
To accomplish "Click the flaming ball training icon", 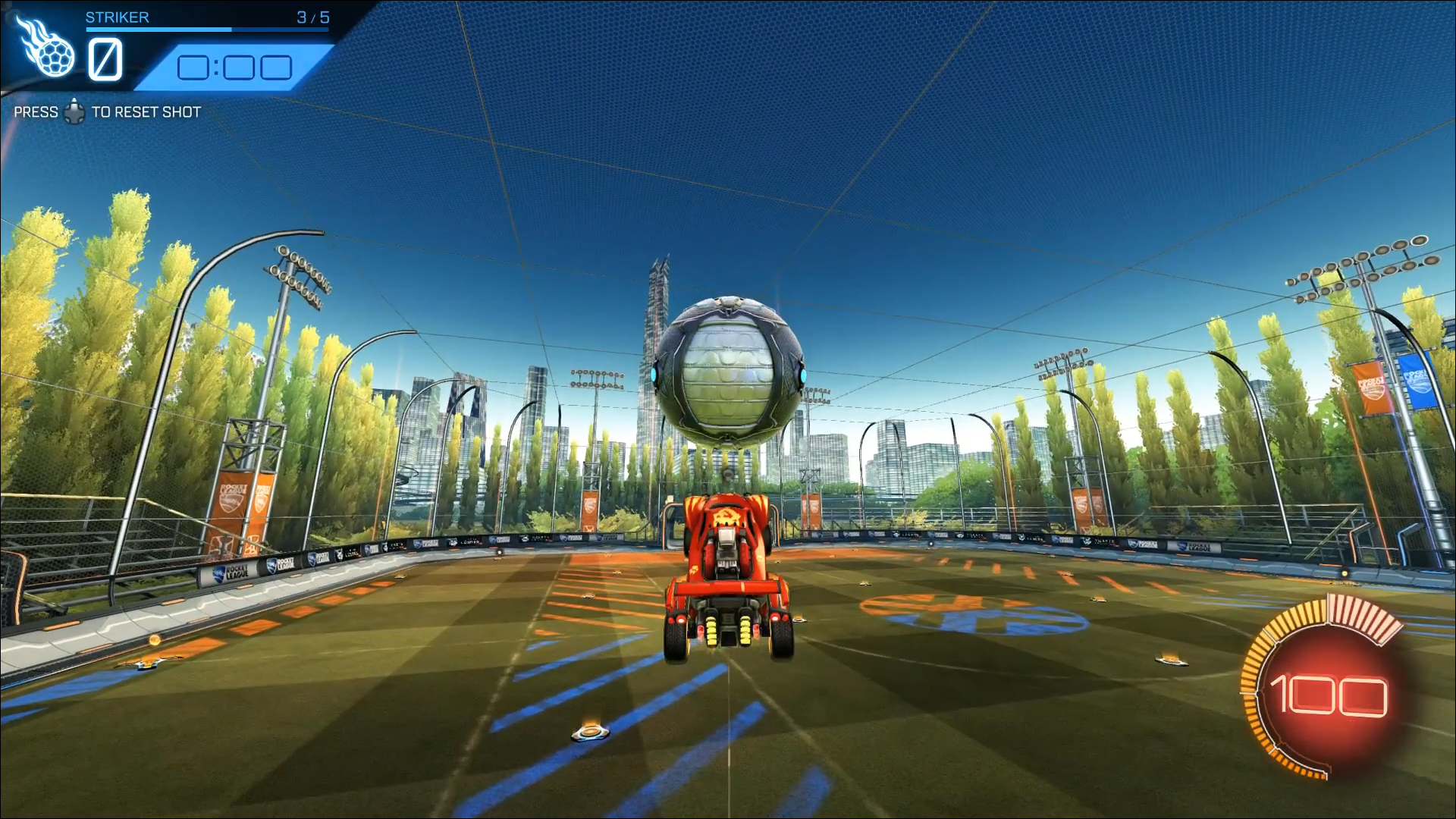I will pos(47,49).
